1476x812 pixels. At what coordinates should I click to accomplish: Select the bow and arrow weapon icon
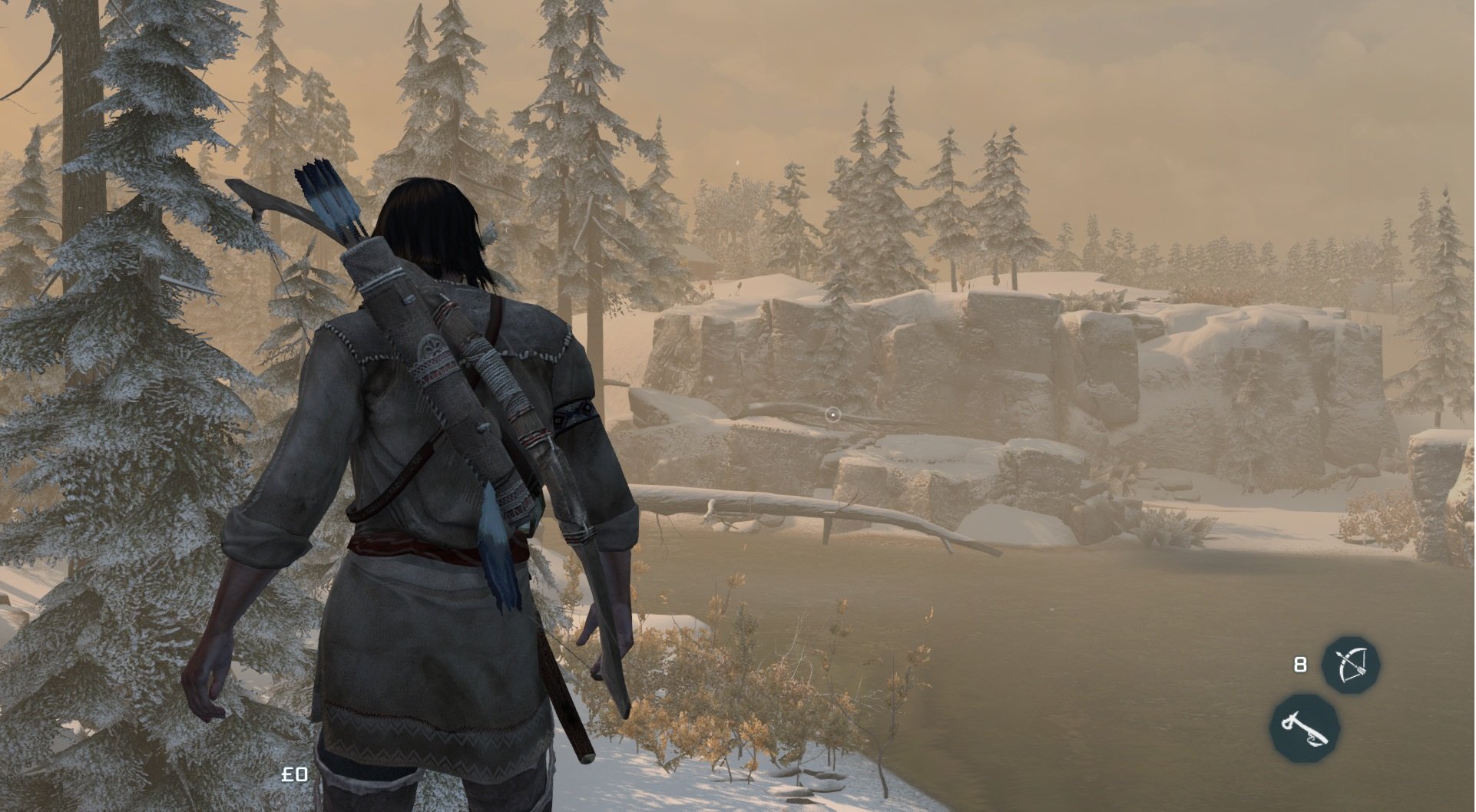(1350, 665)
